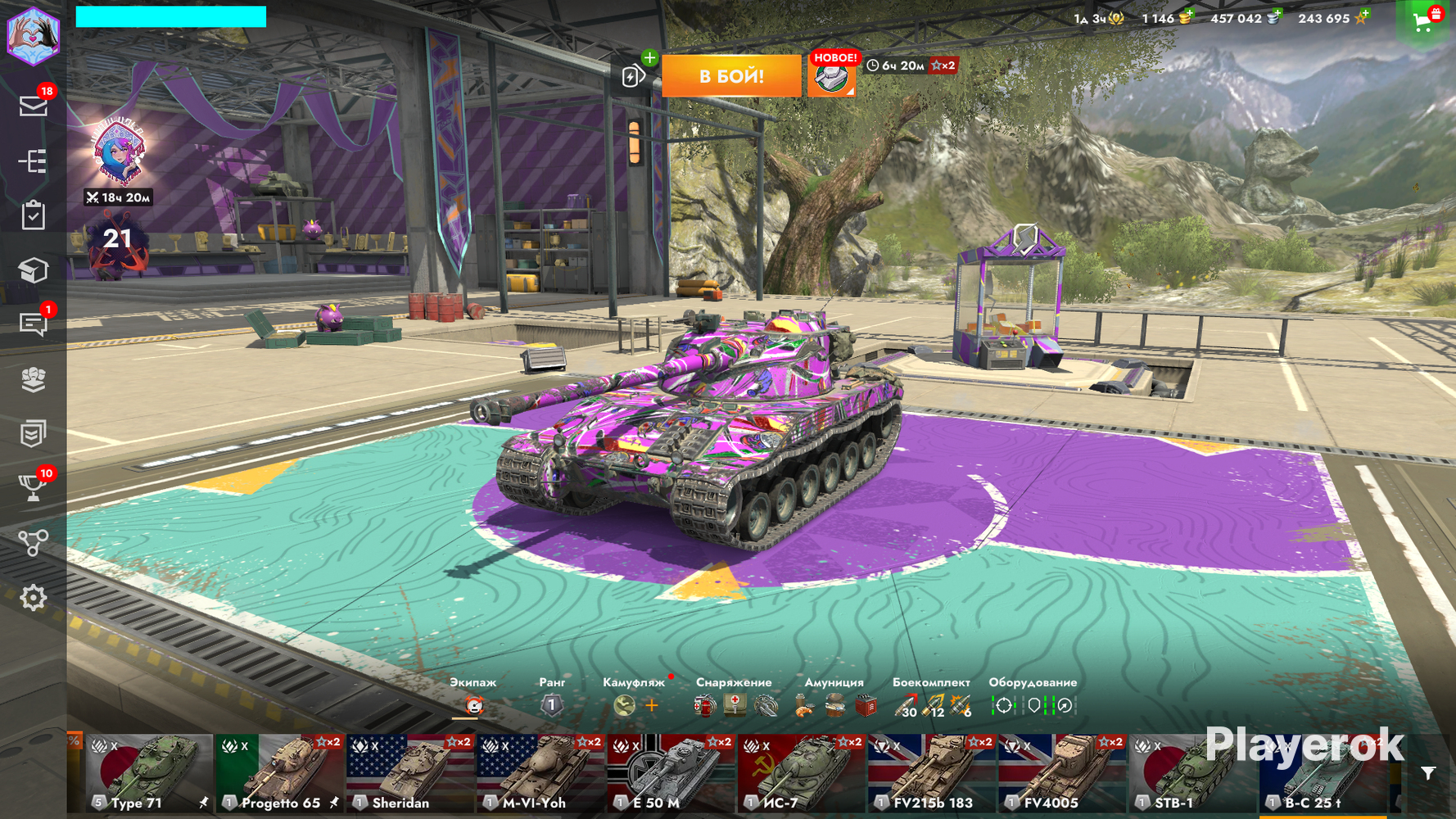Screen dimensions: 1456x819
Task: Add a camouflage with the plus icon
Action: (652, 705)
